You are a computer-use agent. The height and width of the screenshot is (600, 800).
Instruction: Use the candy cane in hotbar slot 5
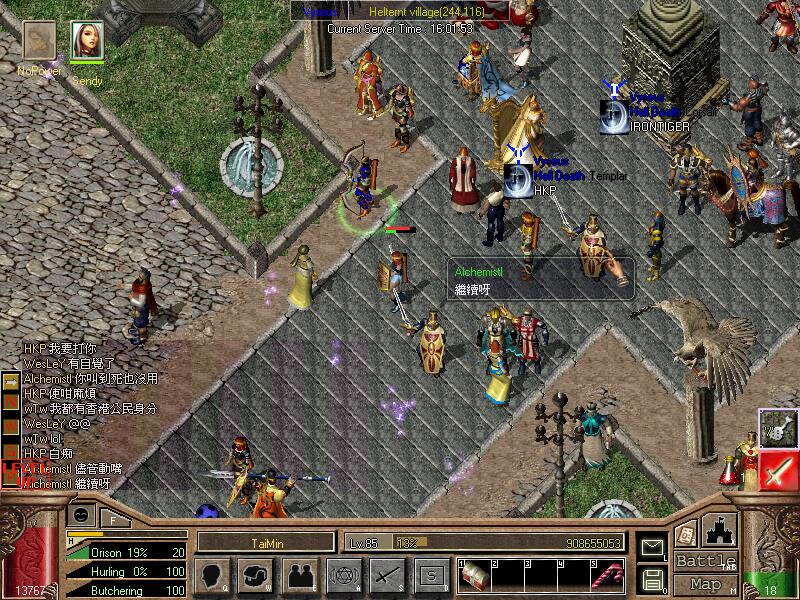click(x=608, y=576)
